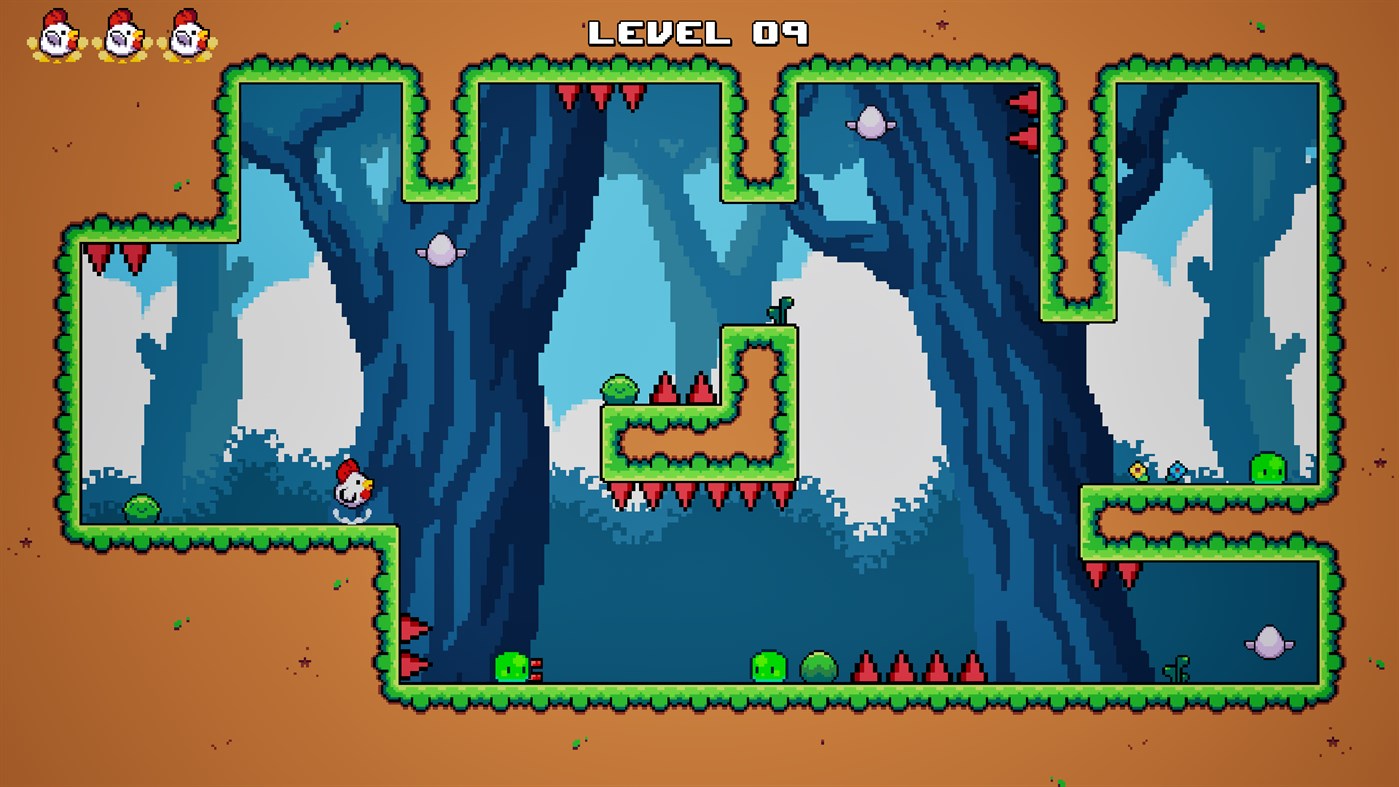Click the small sprout plant near bottom right

(x=1175, y=671)
